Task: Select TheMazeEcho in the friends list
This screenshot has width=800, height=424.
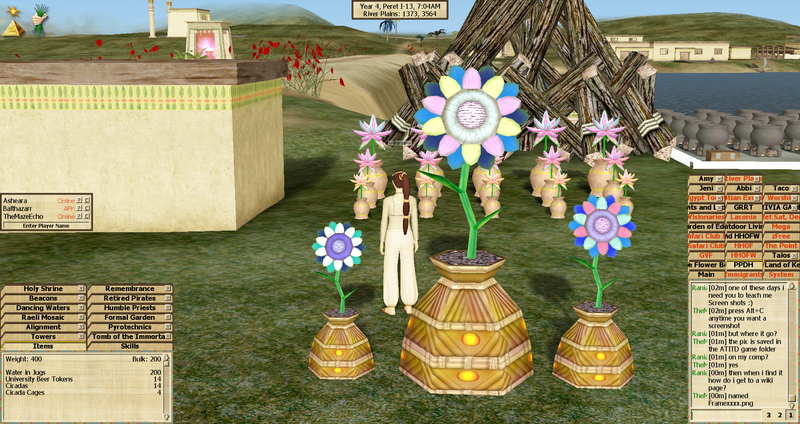Action: point(26,216)
